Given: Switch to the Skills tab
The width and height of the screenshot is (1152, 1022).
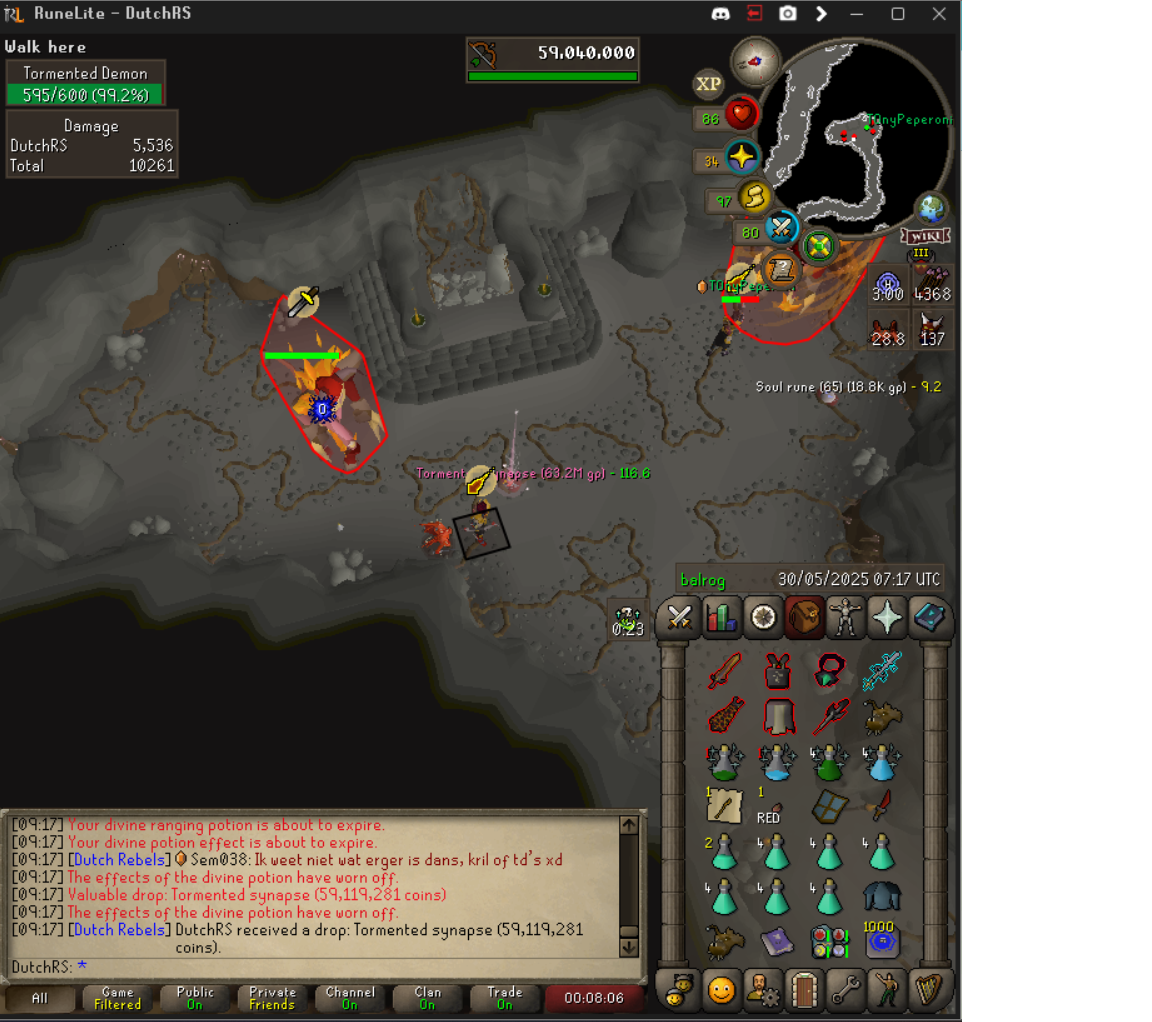Looking at the screenshot, I should click(720, 618).
